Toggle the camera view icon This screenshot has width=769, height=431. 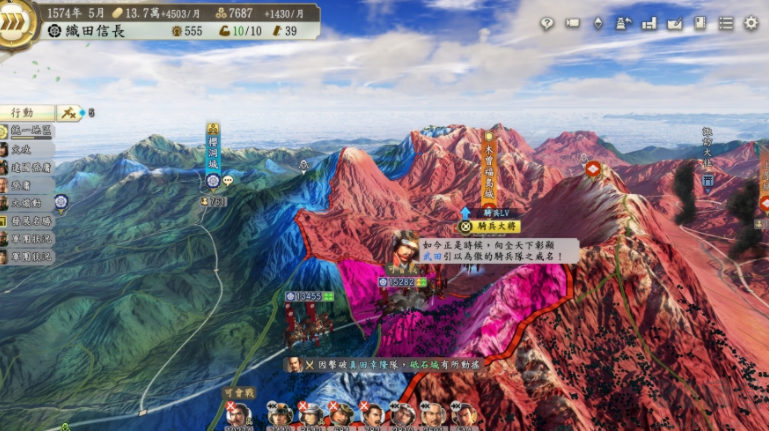coord(573,23)
